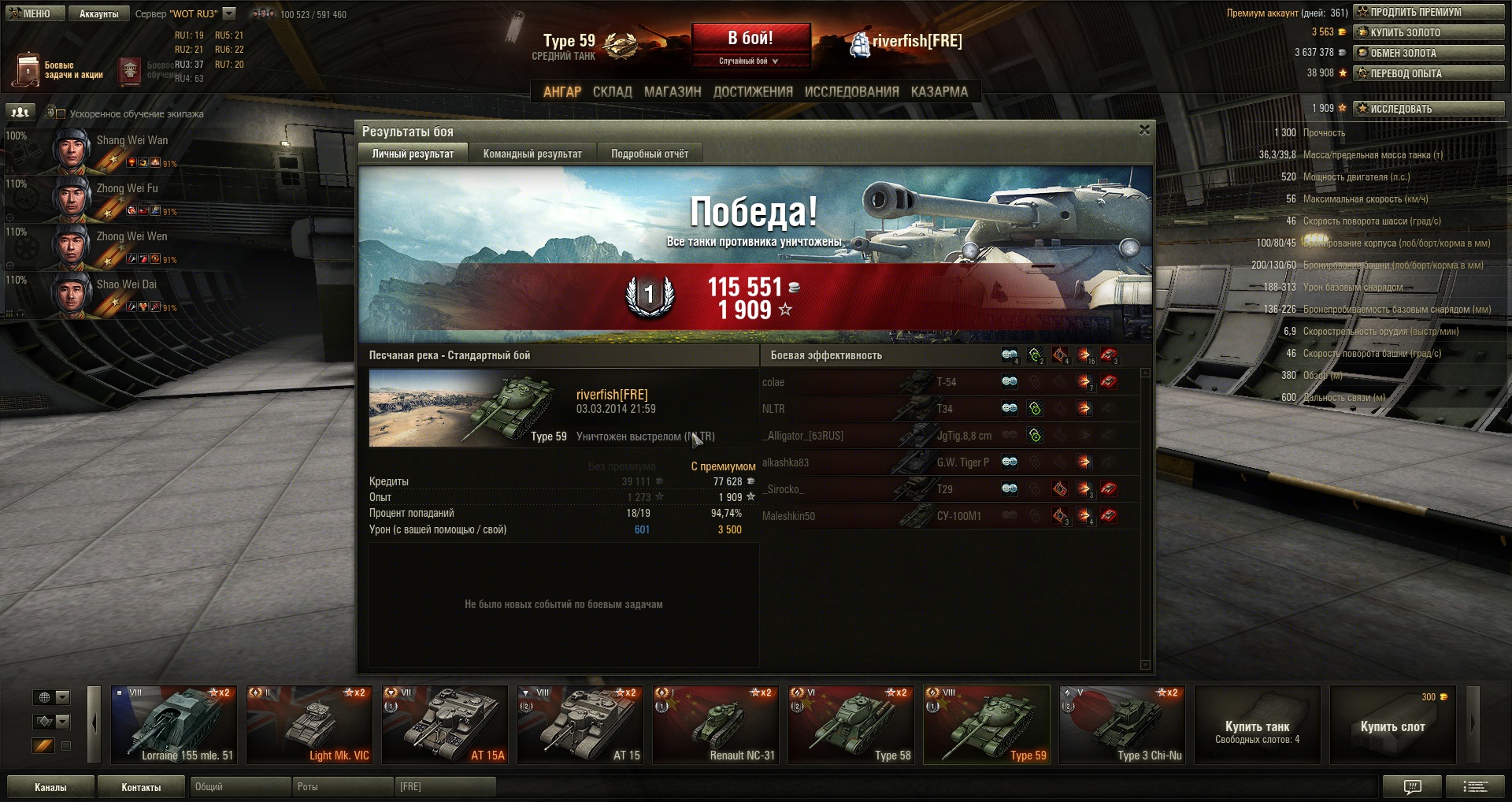Go to the СКЛАД section

coord(612,91)
